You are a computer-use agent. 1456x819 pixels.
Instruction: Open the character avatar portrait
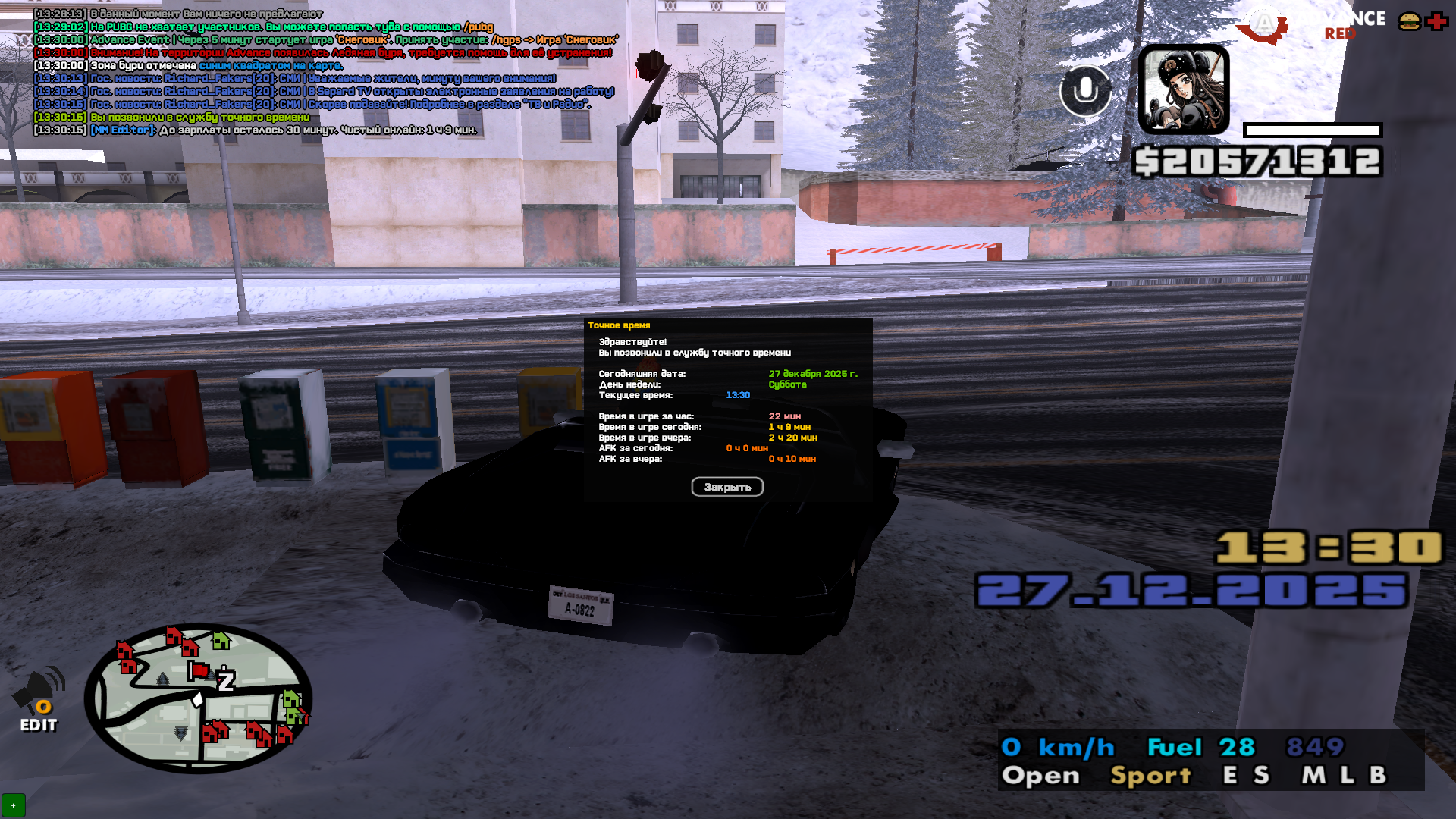[x=1183, y=89]
